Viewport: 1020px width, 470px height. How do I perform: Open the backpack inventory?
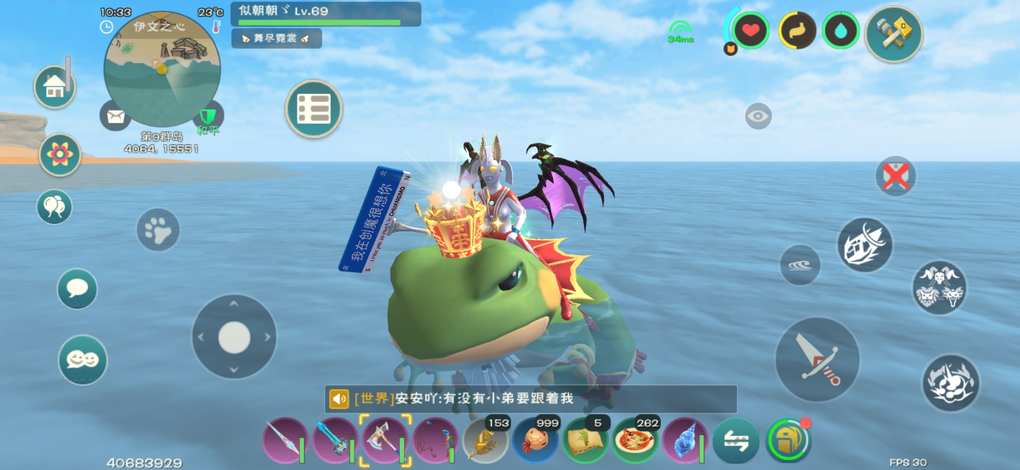[788, 440]
